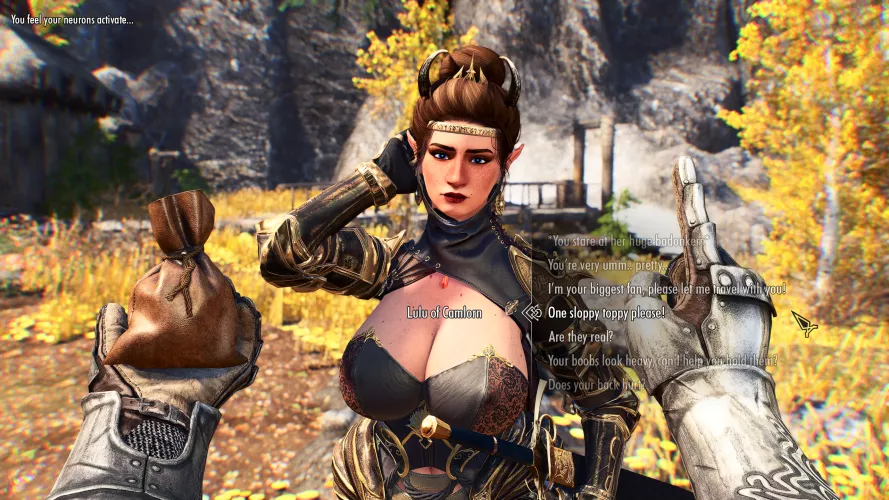Ask "Does your back hurt?"
Screen dimensions: 889x500
[595, 384]
